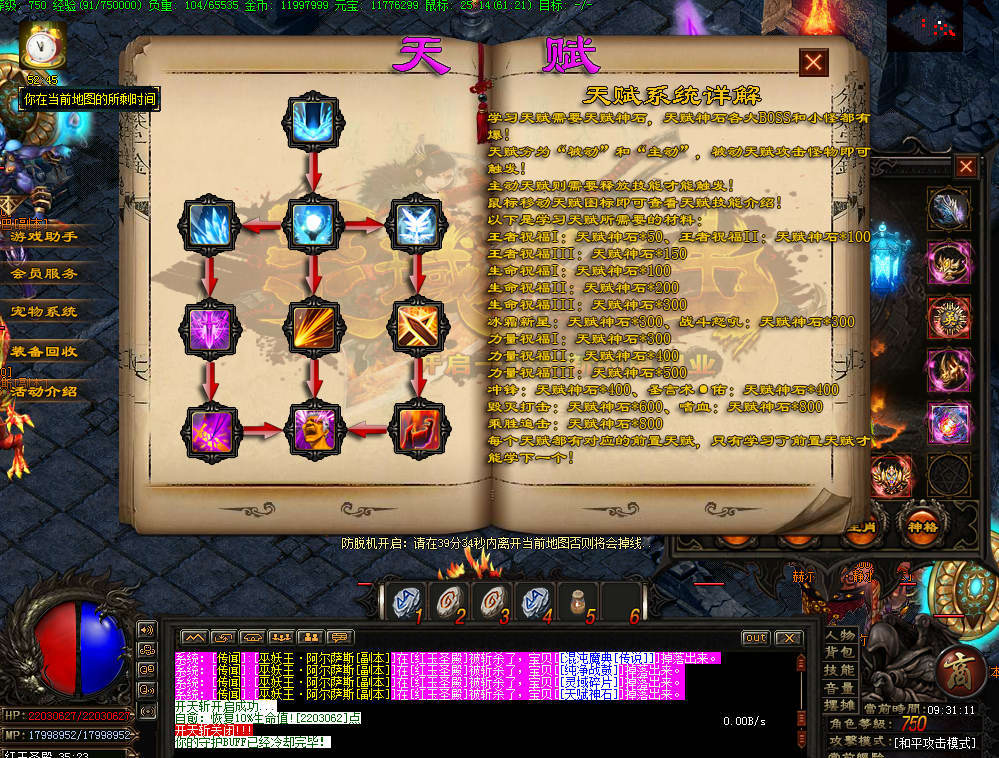Close the talent book window

(813, 62)
